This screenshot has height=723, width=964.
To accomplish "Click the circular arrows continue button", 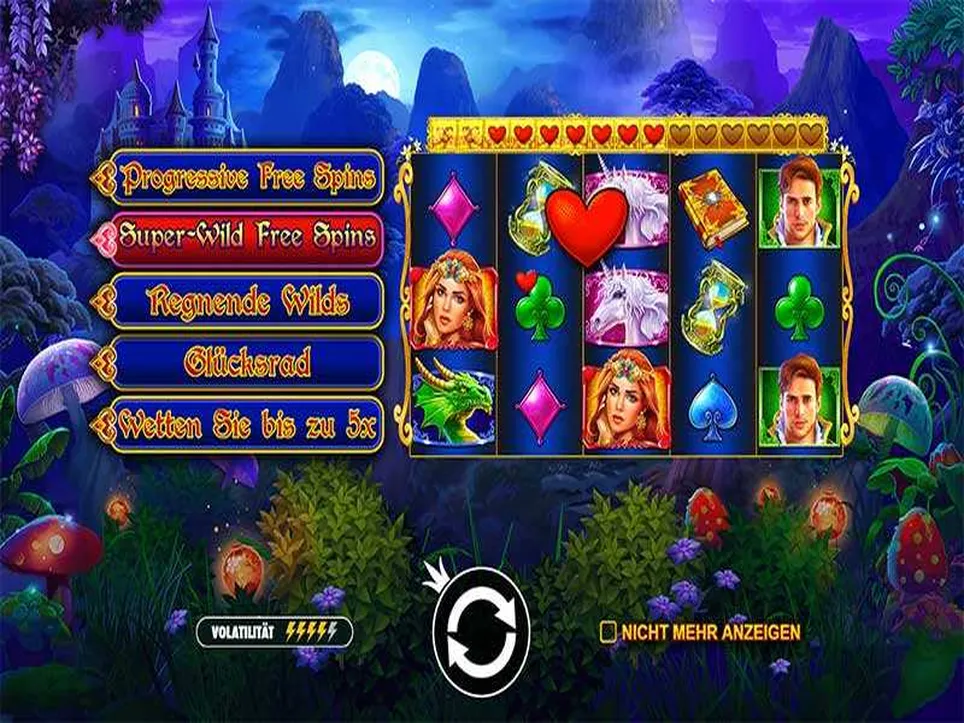I will pyautogui.click(x=479, y=631).
